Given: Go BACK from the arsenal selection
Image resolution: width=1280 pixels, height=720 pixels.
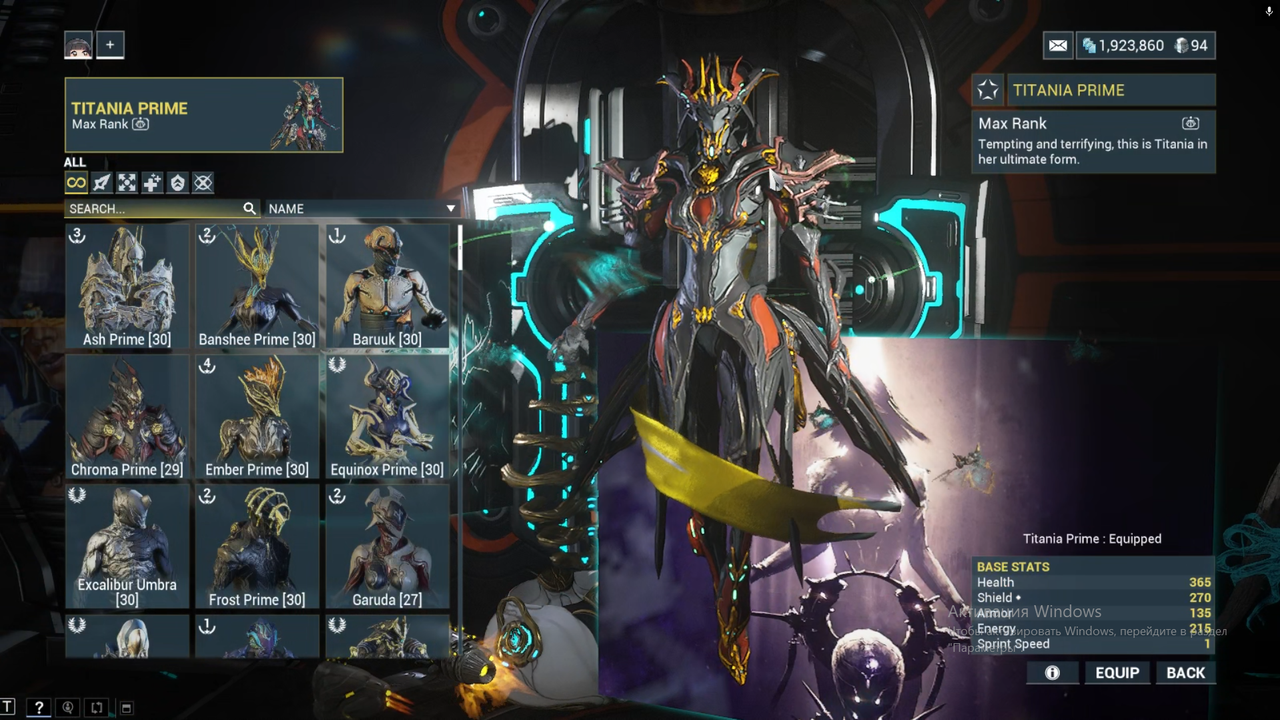Looking at the screenshot, I should pyautogui.click(x=1185, y=673).
